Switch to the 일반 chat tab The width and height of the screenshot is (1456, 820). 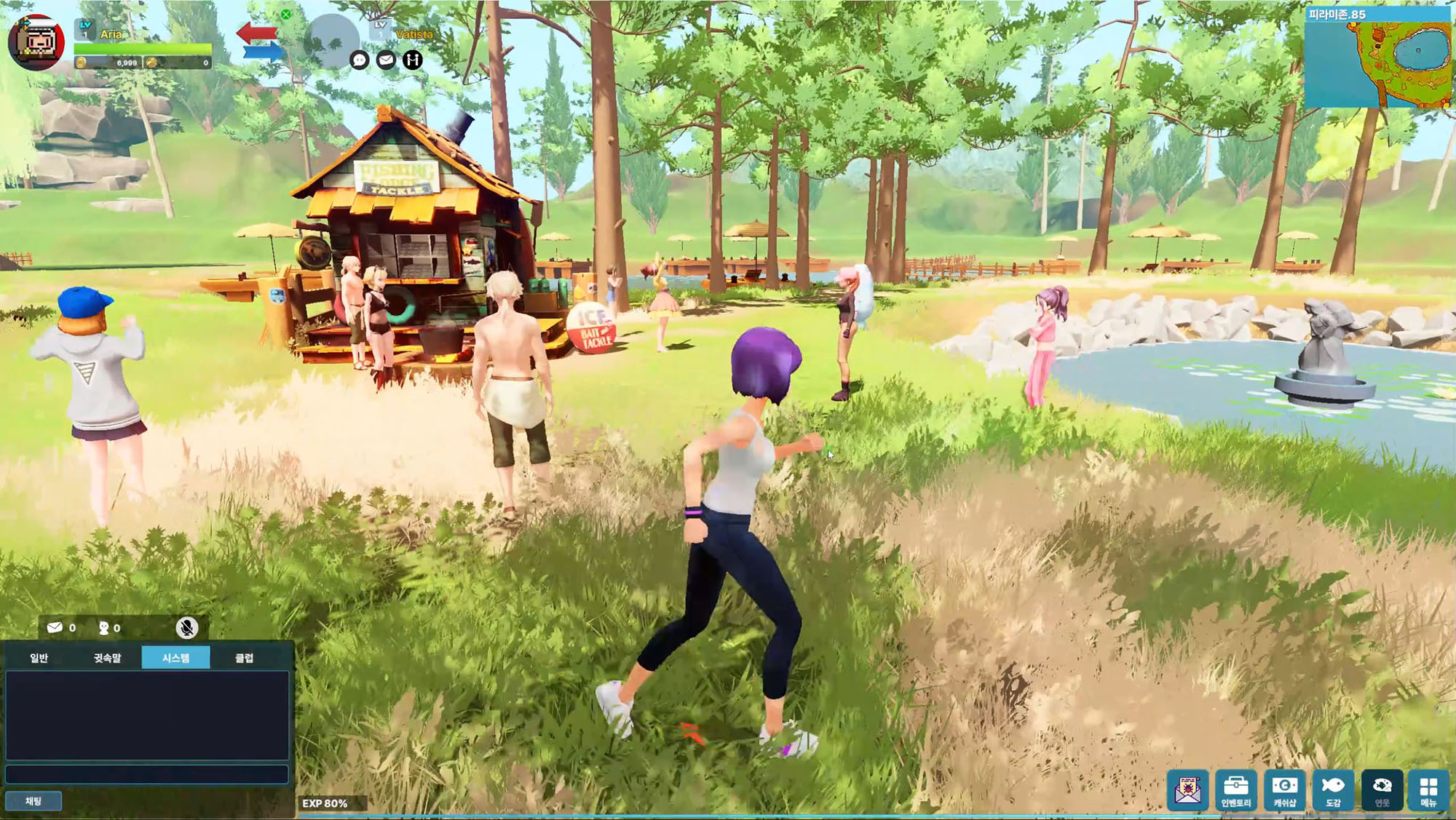[x=39, y=658]
